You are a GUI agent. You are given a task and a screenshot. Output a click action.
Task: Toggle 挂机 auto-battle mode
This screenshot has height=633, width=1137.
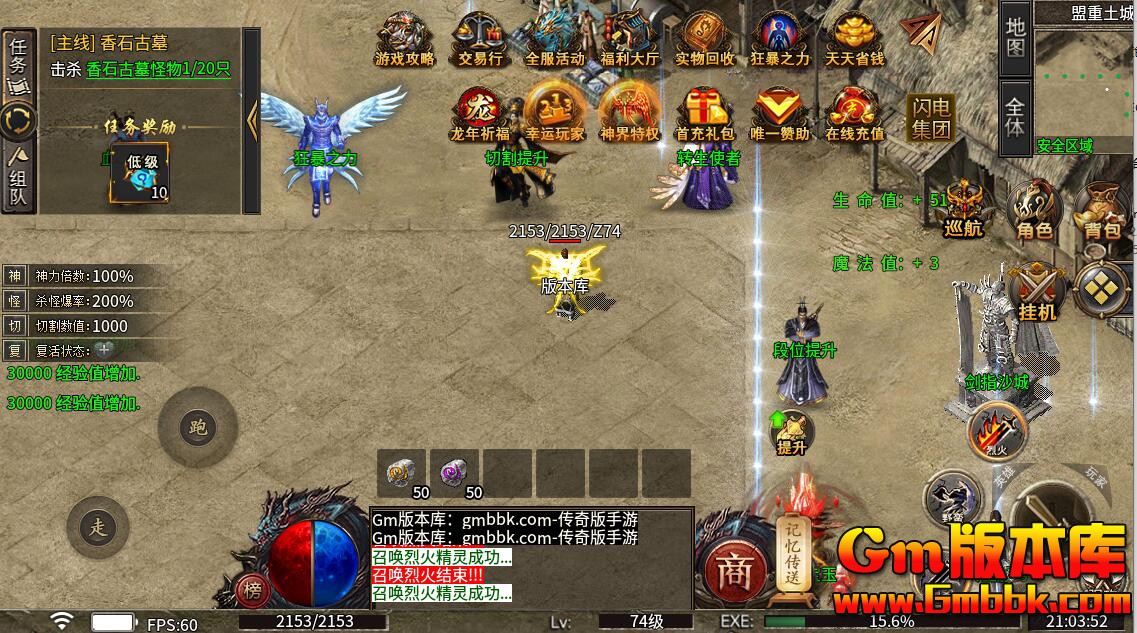[1036, 292]
